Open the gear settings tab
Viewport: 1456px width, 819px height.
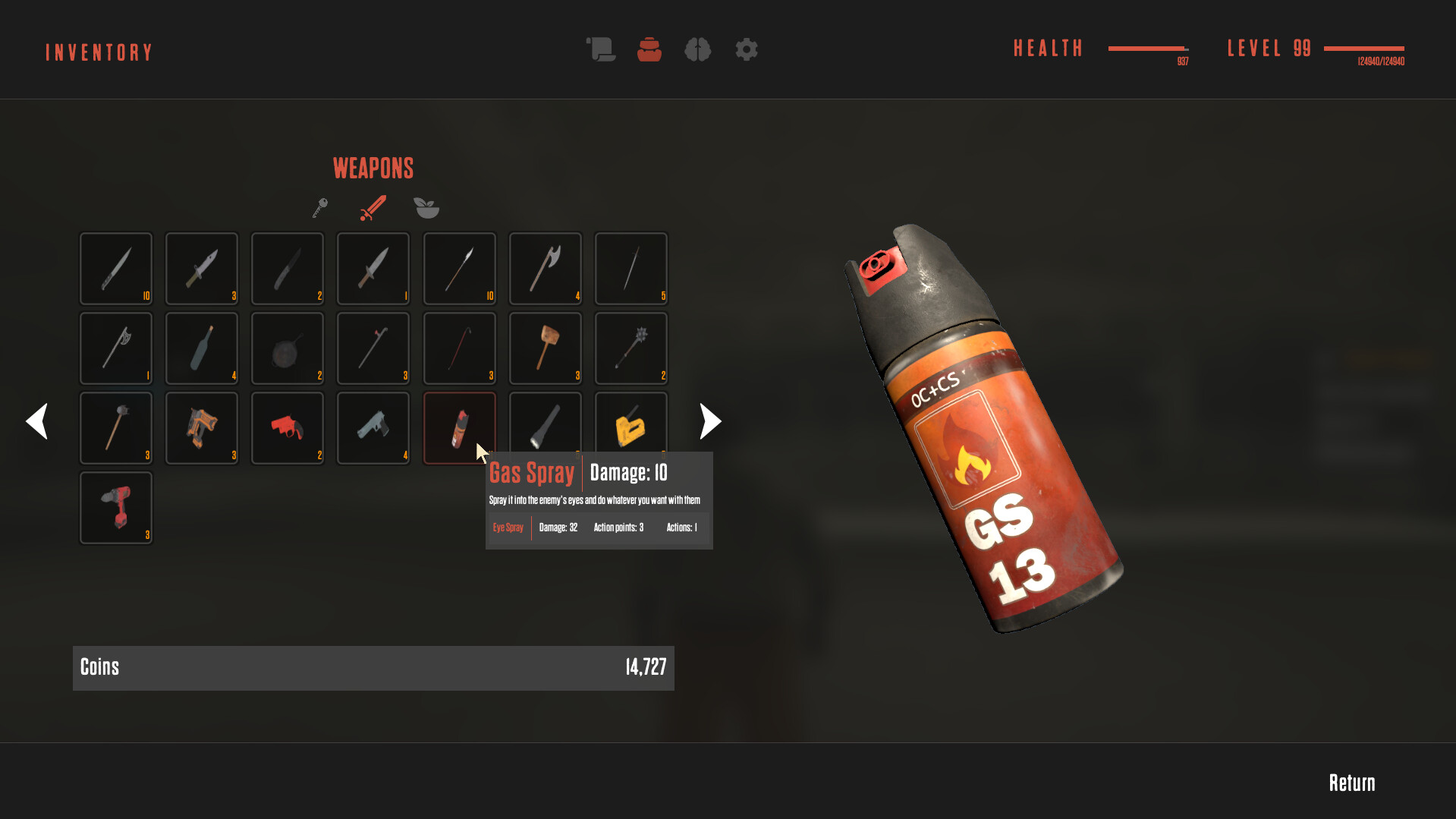[x=747, y=50]
